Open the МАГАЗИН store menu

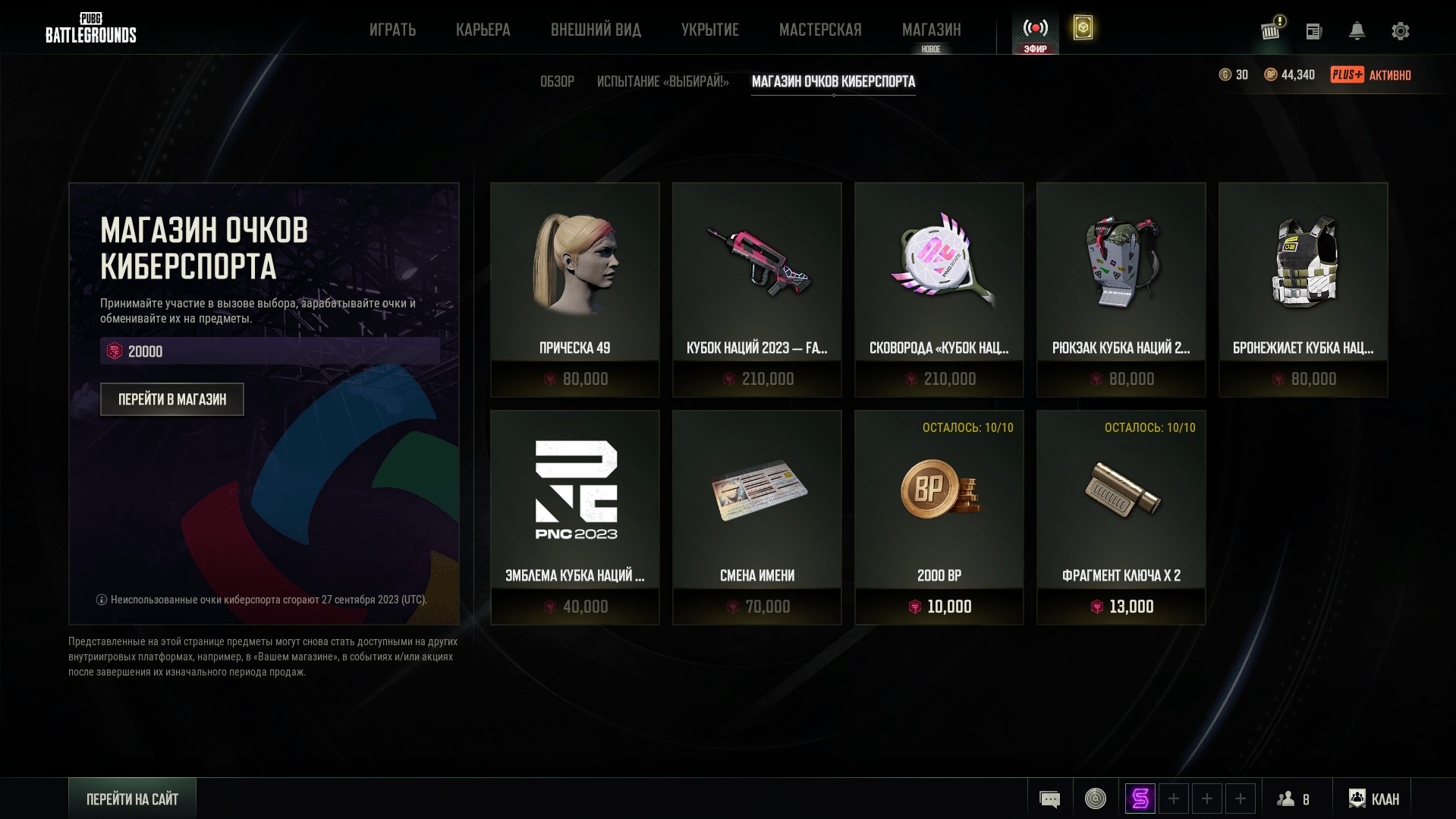tap(931, 30)
